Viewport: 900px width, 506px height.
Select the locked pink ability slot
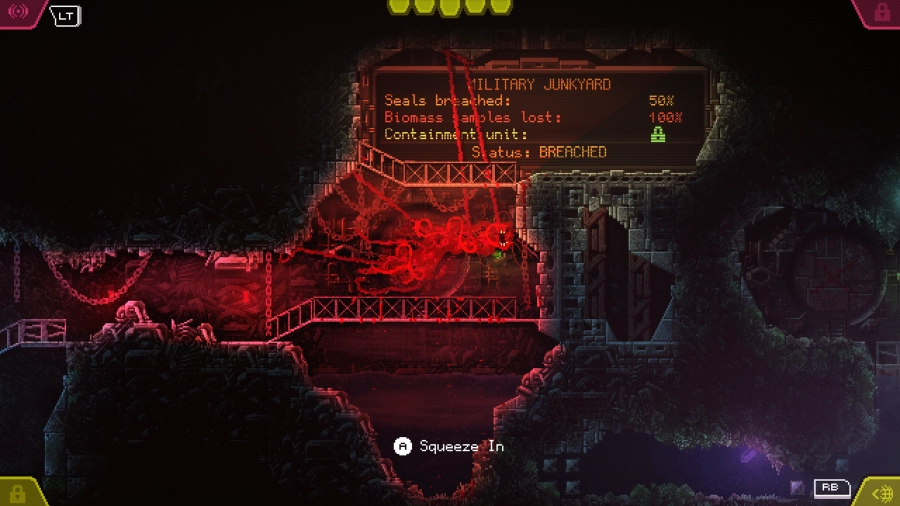(x=881, y=12)
